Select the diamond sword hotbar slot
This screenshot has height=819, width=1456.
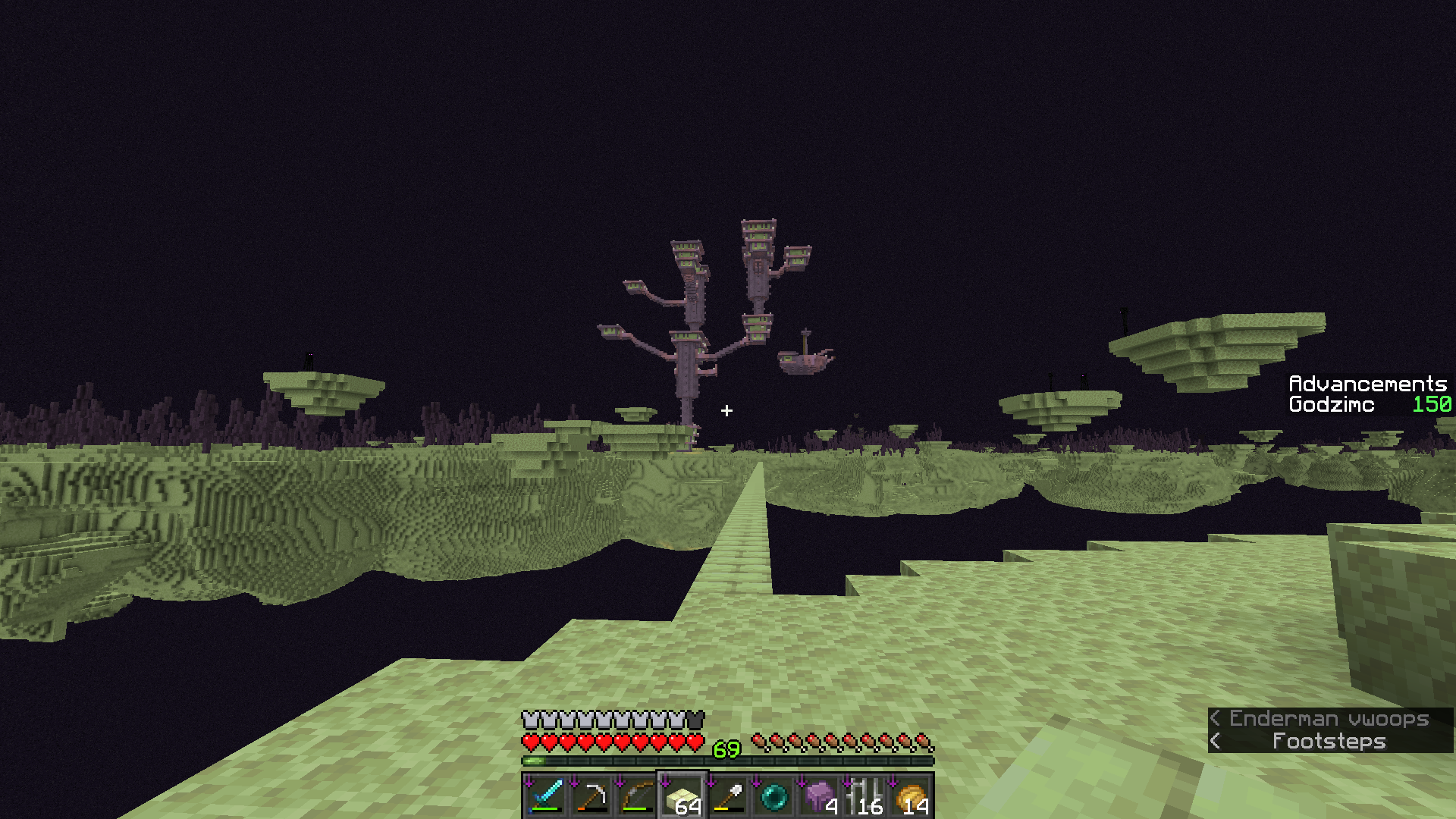click(x=546, y=796)
